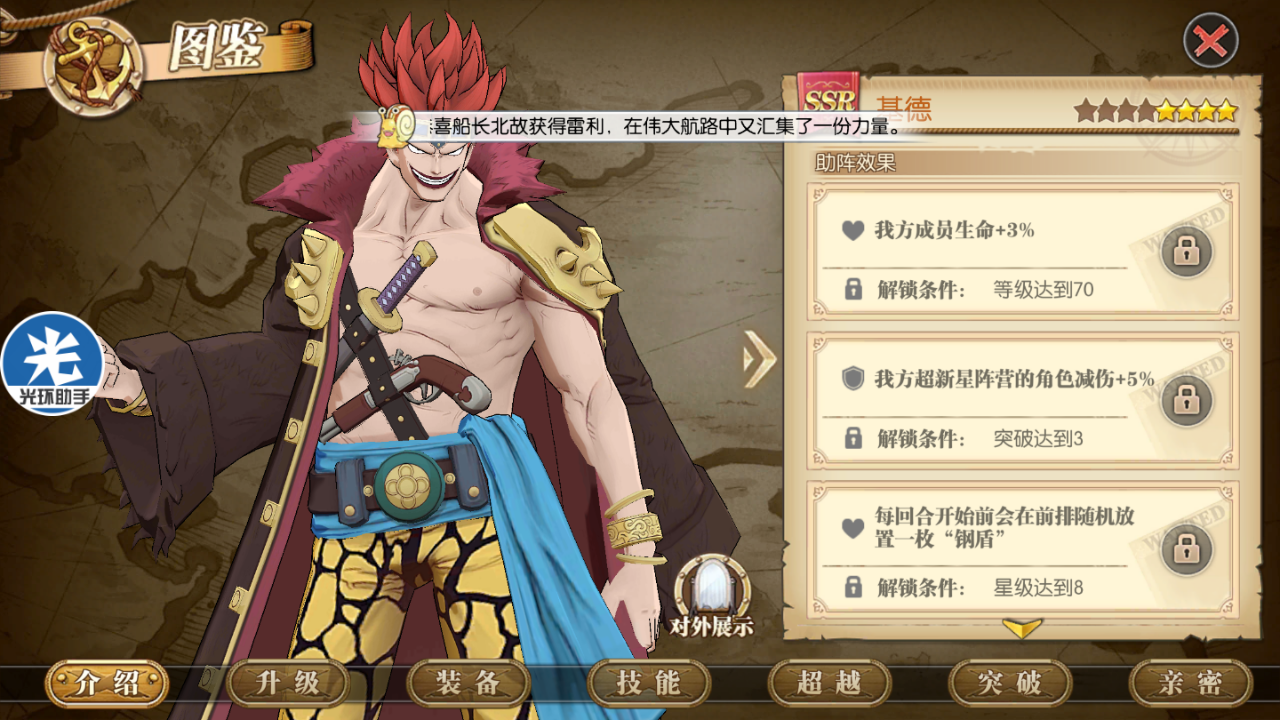Tap the snail icon on the announcement banner

(397, 127)
